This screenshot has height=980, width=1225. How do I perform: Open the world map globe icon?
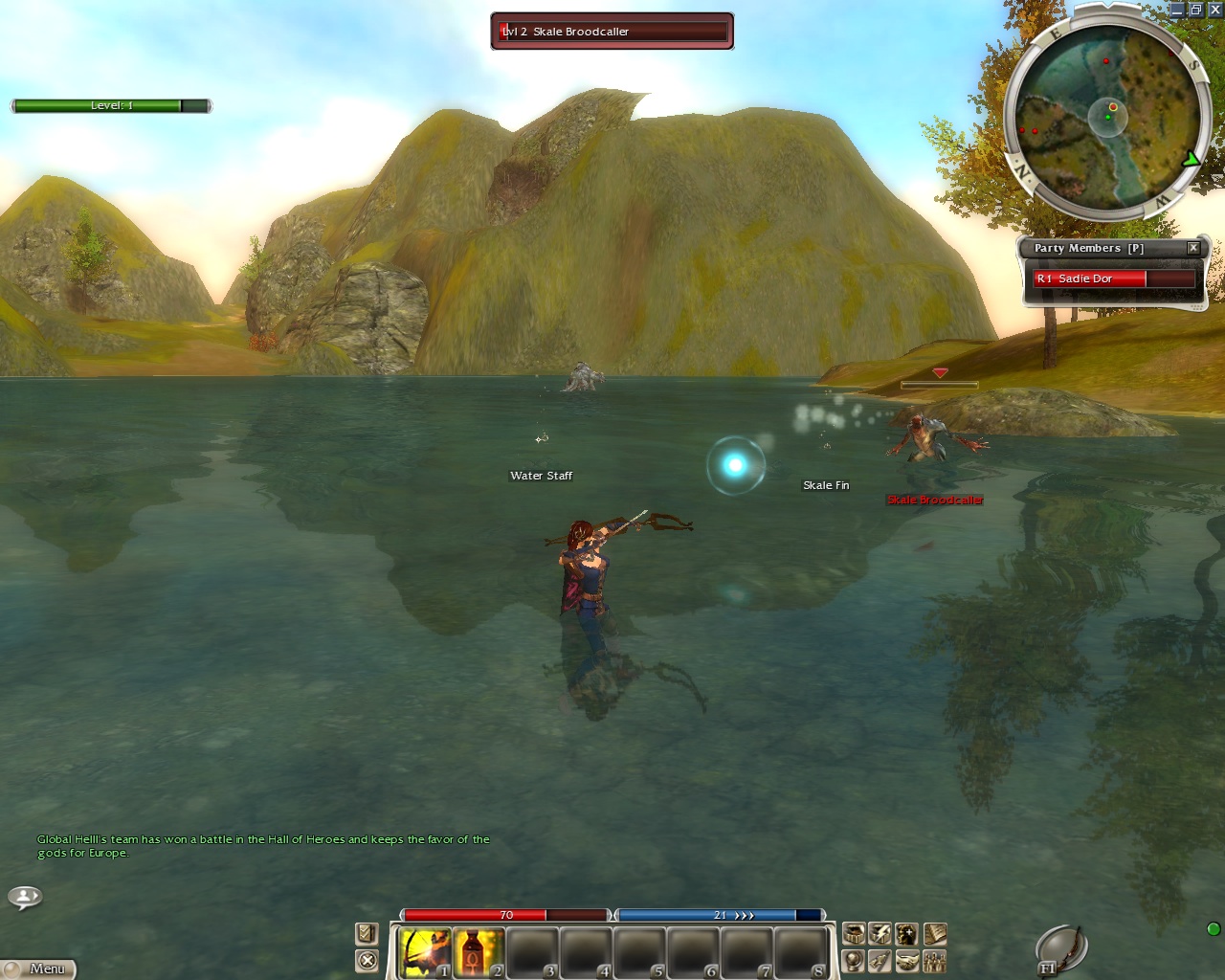pos(854,960)
